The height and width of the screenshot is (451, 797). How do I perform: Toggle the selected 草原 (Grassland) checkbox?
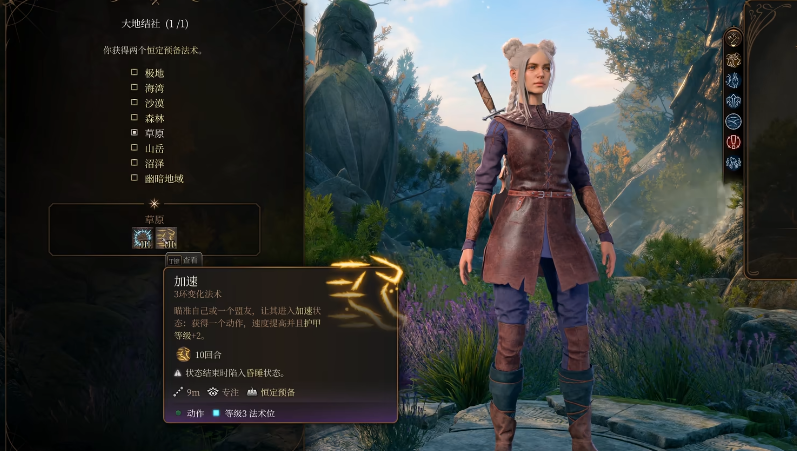(x=135, y=132)
